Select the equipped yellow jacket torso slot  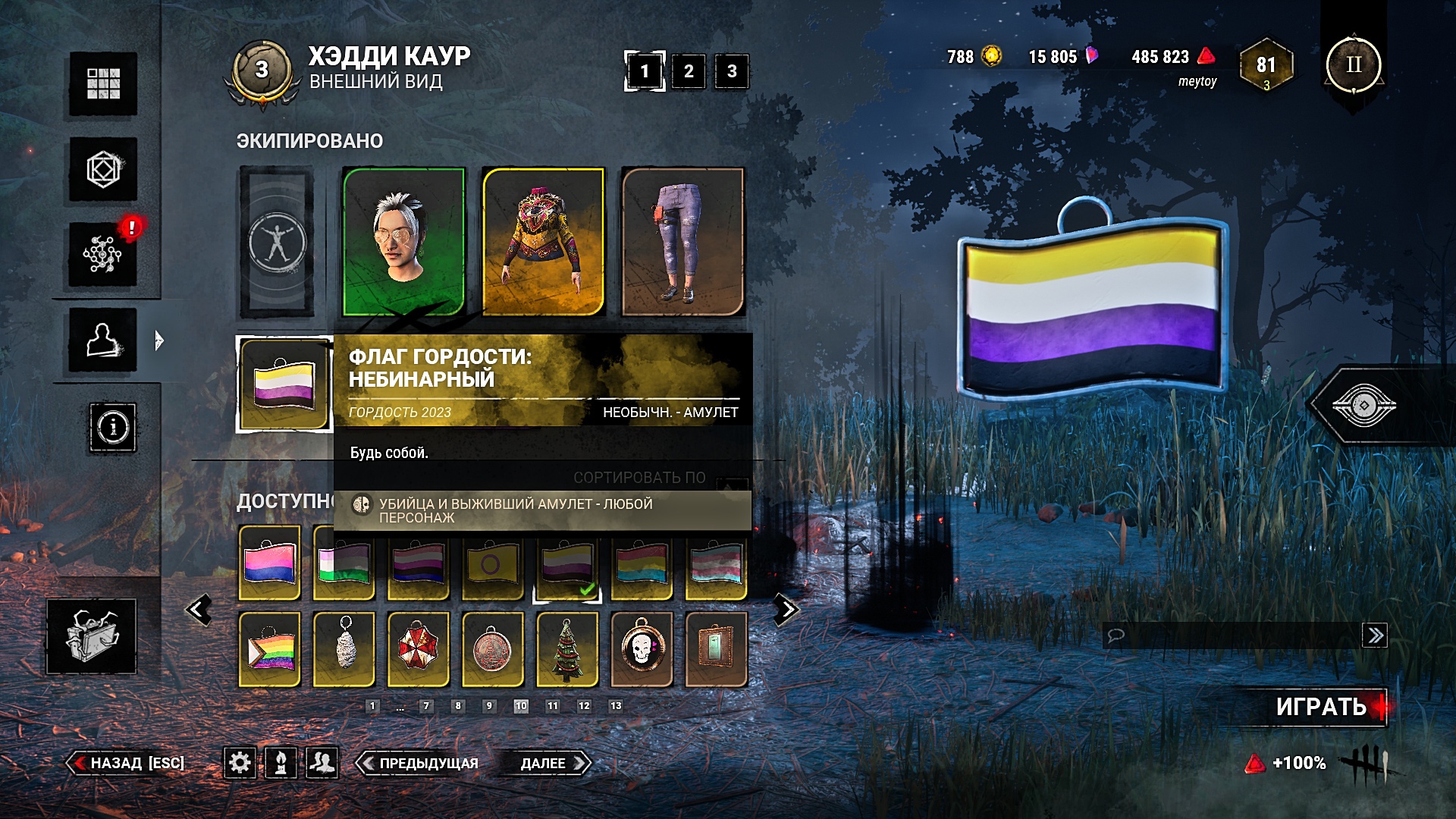tap(543, 241)
